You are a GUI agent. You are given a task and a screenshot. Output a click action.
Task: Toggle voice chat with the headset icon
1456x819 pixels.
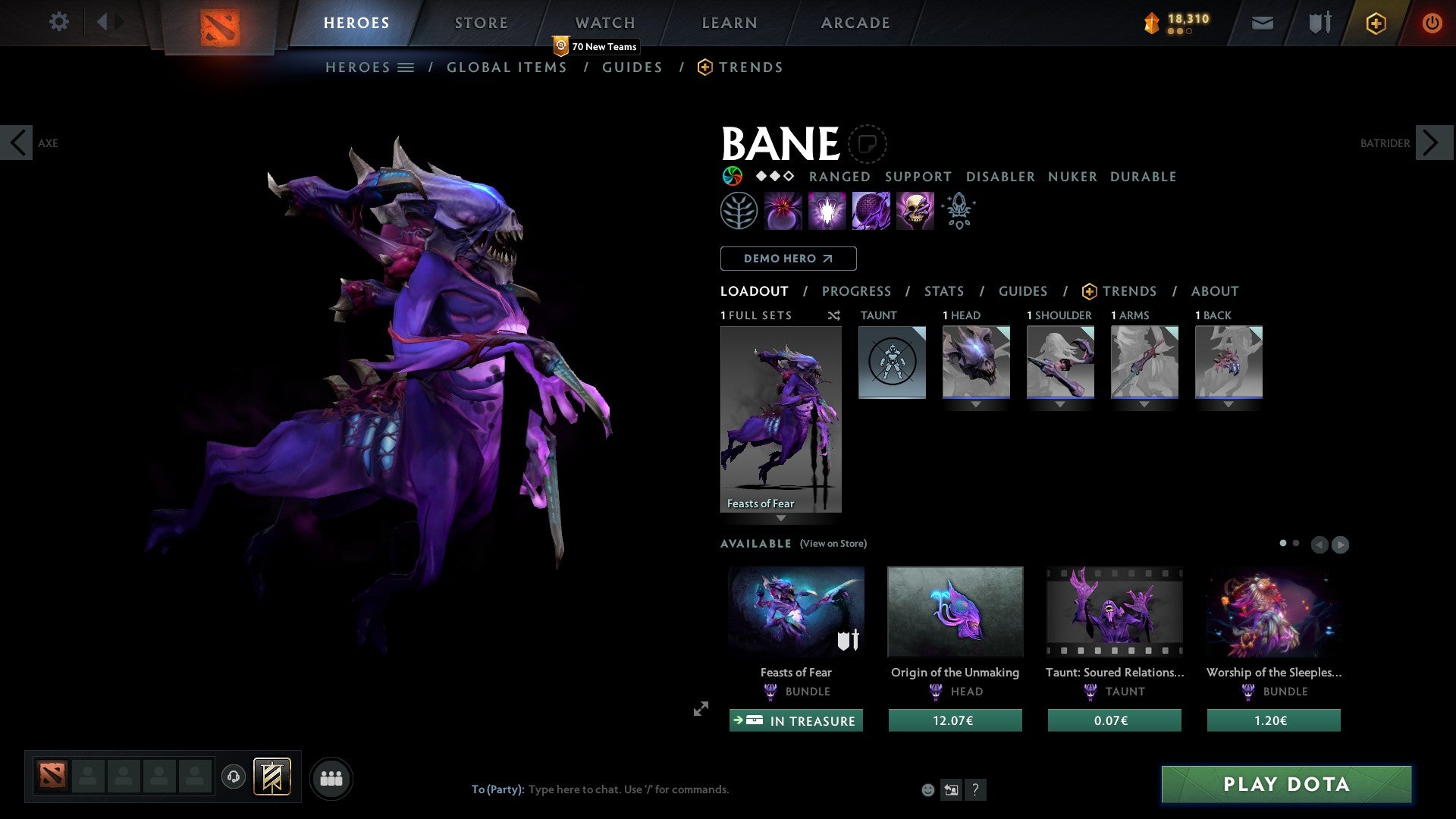coord(234,778)
